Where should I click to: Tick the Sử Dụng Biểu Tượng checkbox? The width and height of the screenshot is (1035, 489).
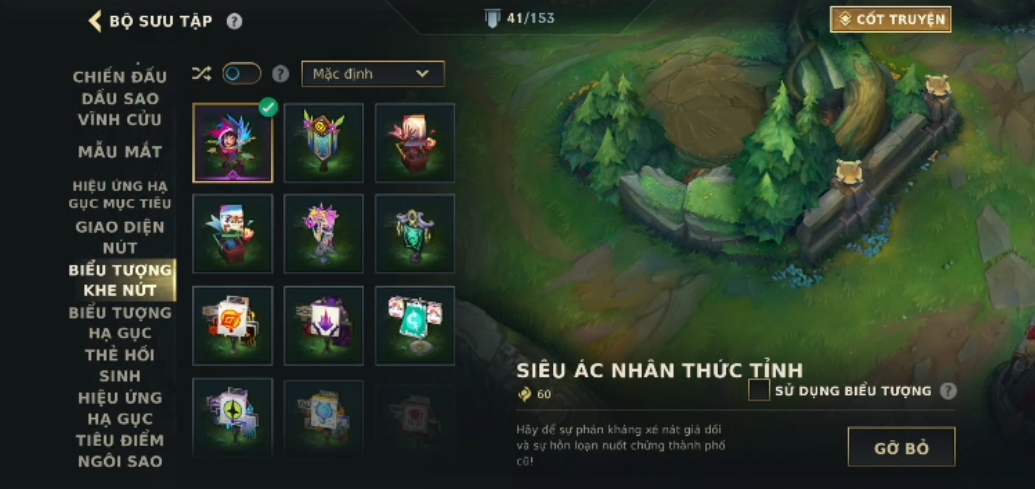click(x=759, y=390)
